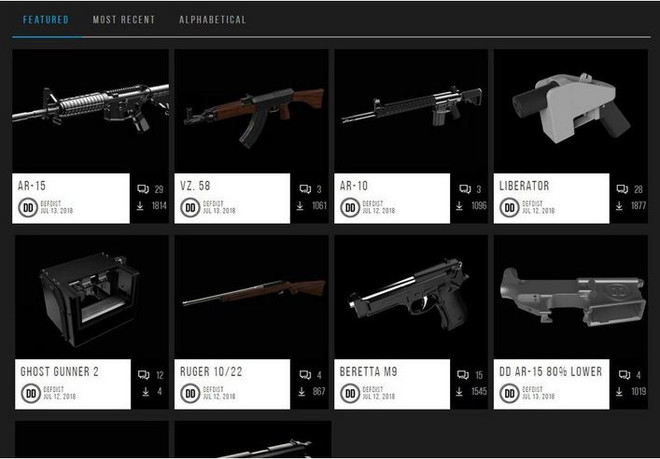Select the Ruger 10/22 thumbnail
The image size is (660, 459).
(251, 297)
